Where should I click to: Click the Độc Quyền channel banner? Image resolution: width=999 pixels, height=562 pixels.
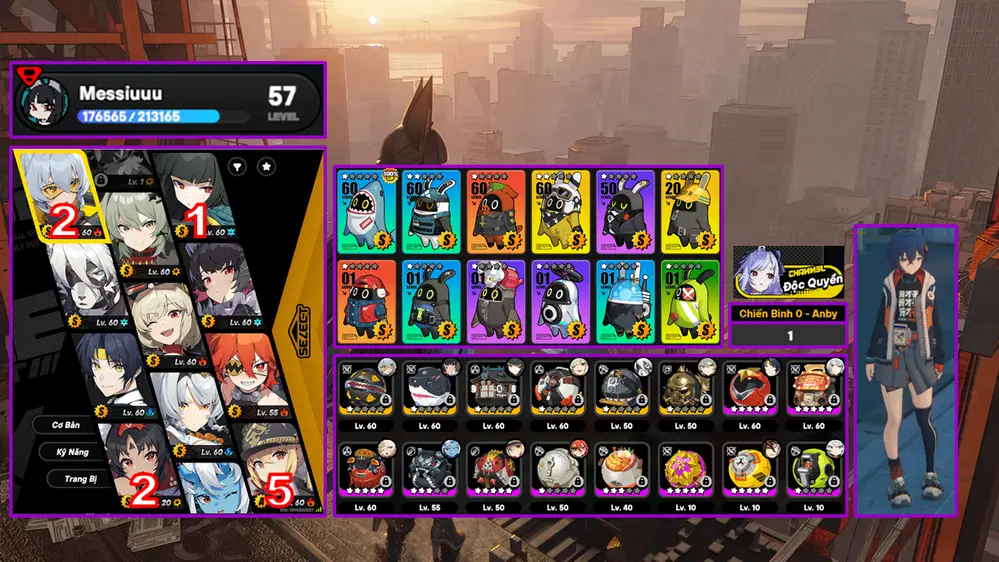point(789,272)
